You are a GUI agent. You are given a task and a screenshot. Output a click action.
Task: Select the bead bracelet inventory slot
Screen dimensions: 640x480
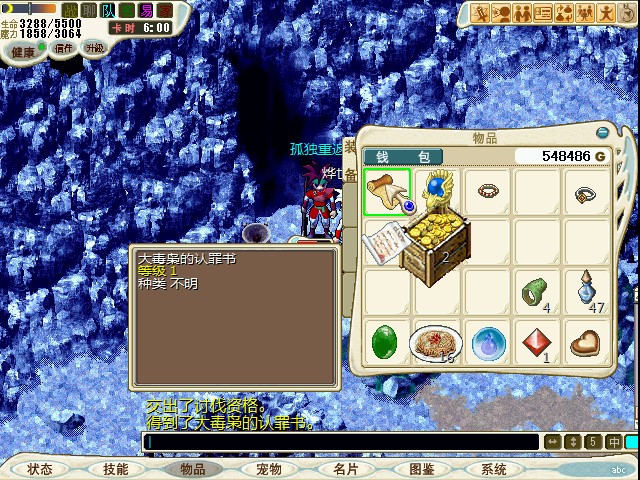click(x=488, y=192)
